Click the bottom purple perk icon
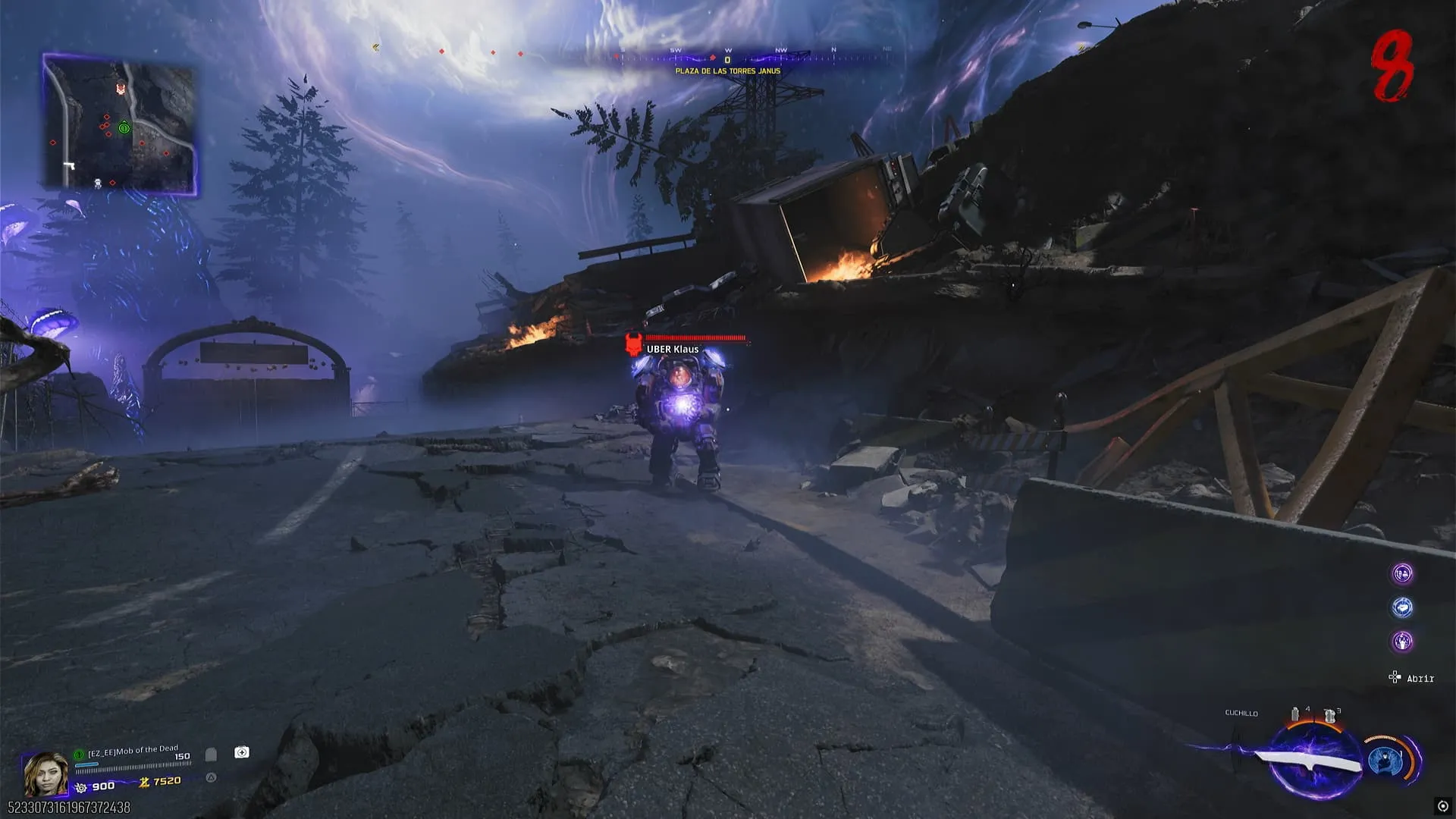The image size is (1456, 819). point(1402,642)
